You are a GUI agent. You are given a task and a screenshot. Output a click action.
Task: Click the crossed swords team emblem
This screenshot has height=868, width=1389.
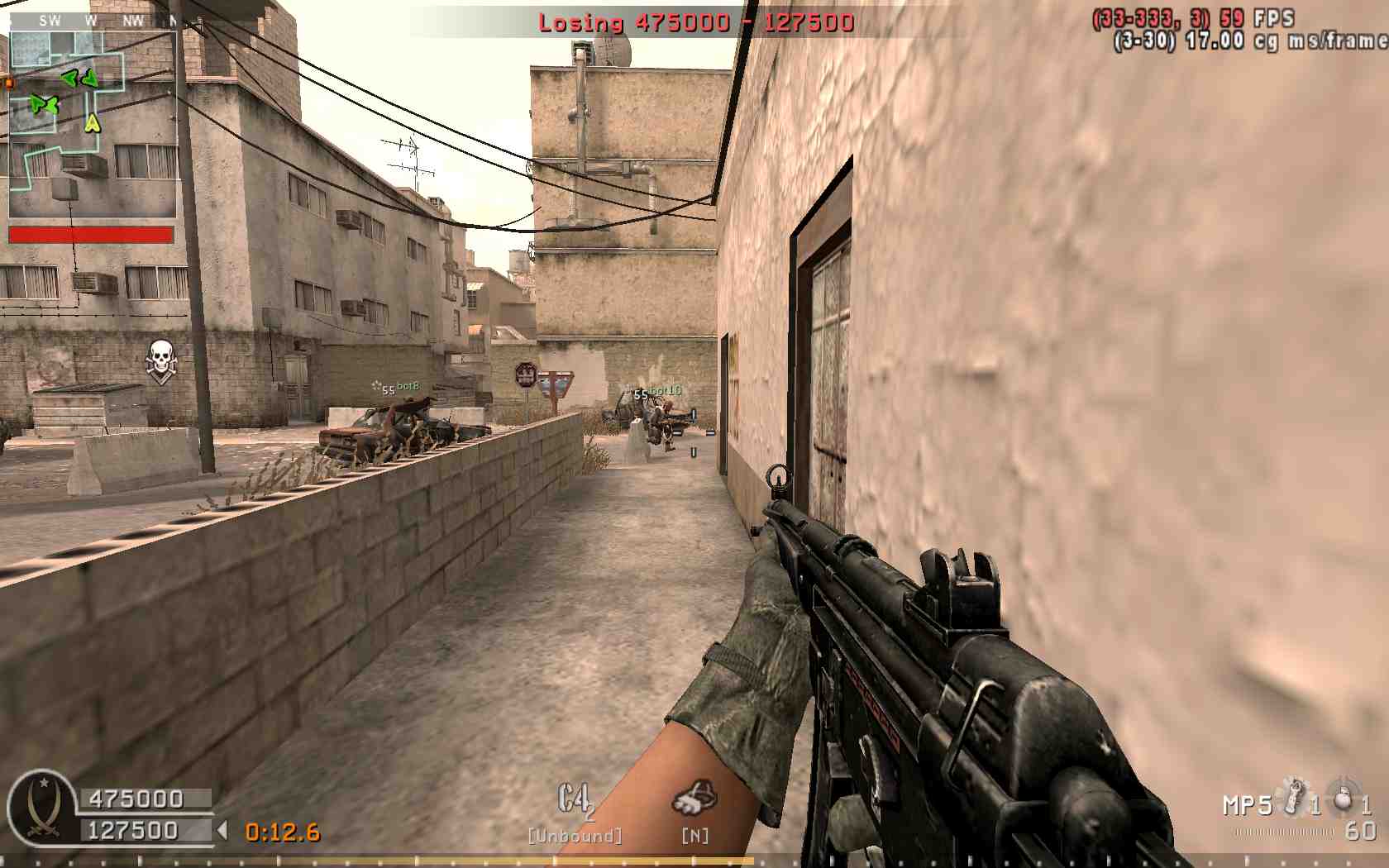pyautogui.click(x=41, y=806)
